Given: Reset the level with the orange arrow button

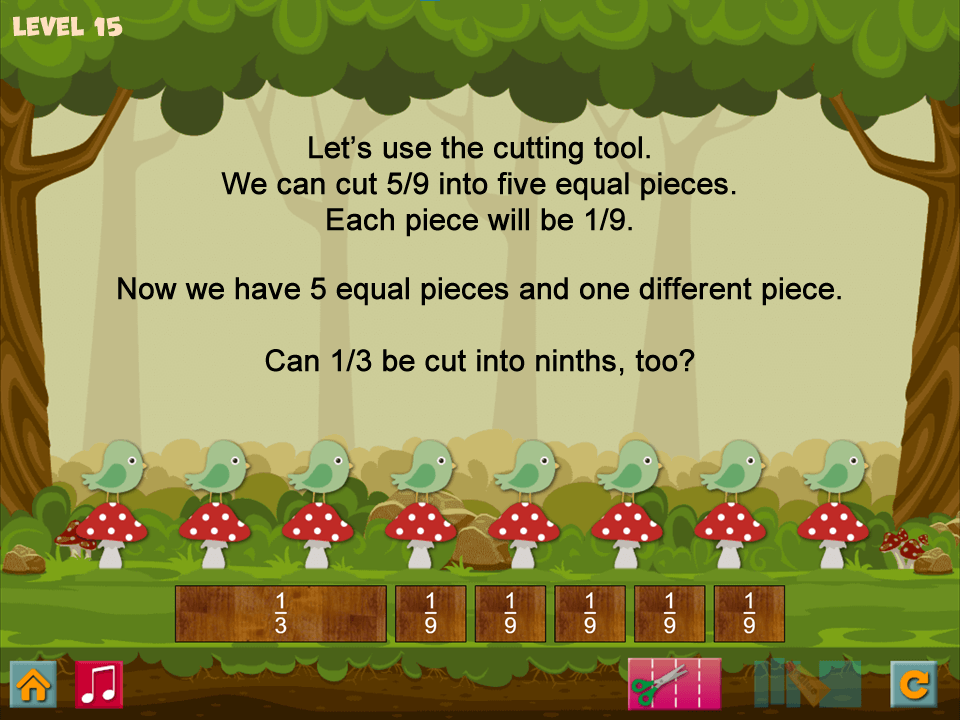Looking at the screenshot, I should click(x=914, y=685).
